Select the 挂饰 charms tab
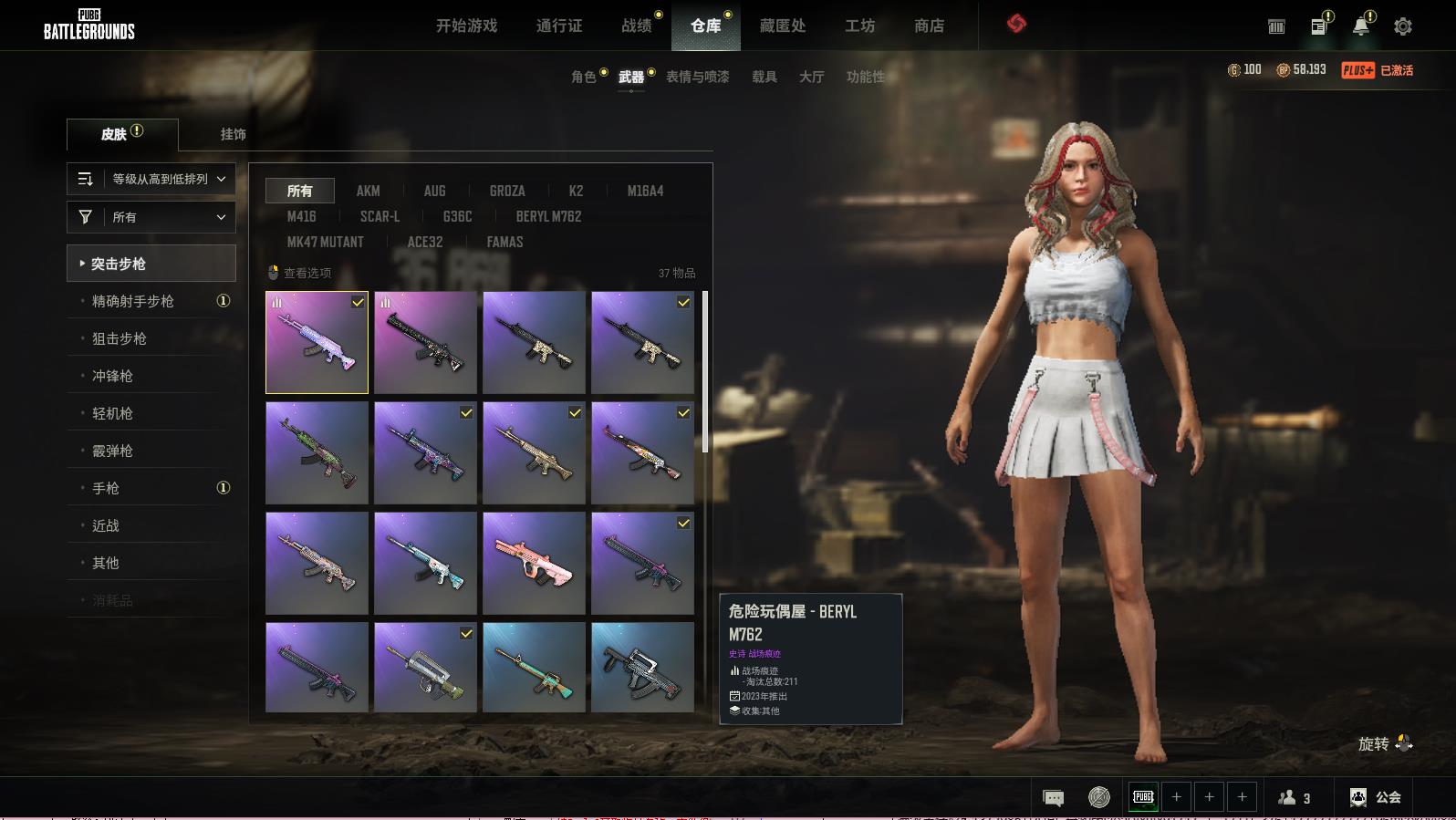 233,134
